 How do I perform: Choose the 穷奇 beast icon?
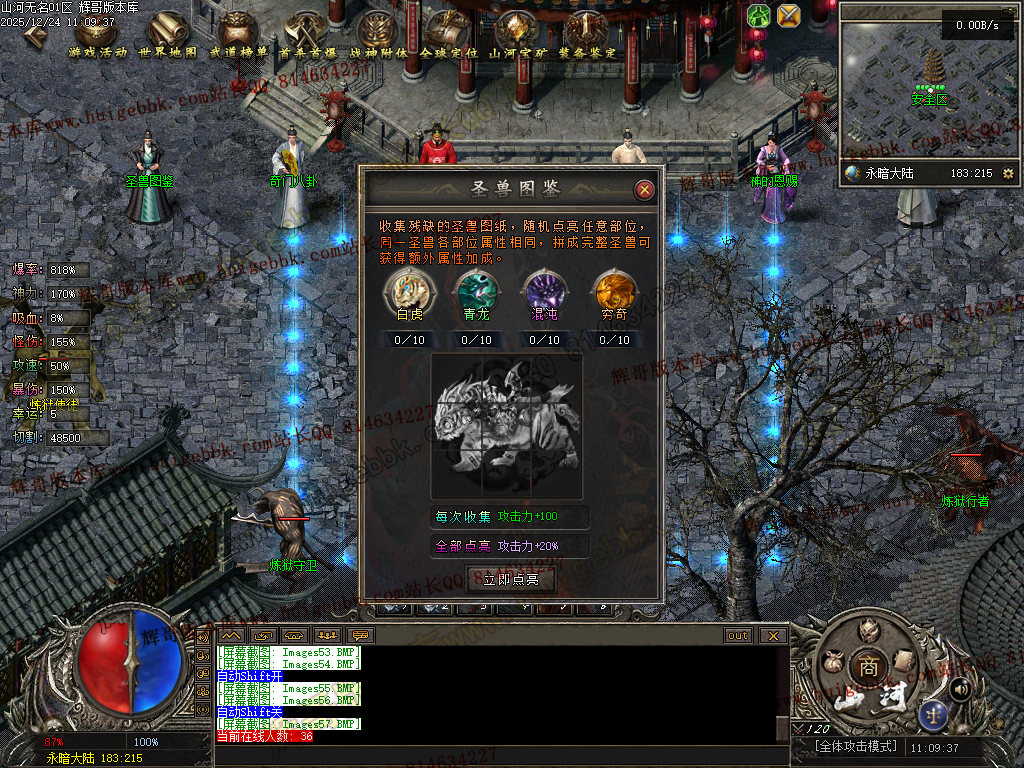pos(614,291)
